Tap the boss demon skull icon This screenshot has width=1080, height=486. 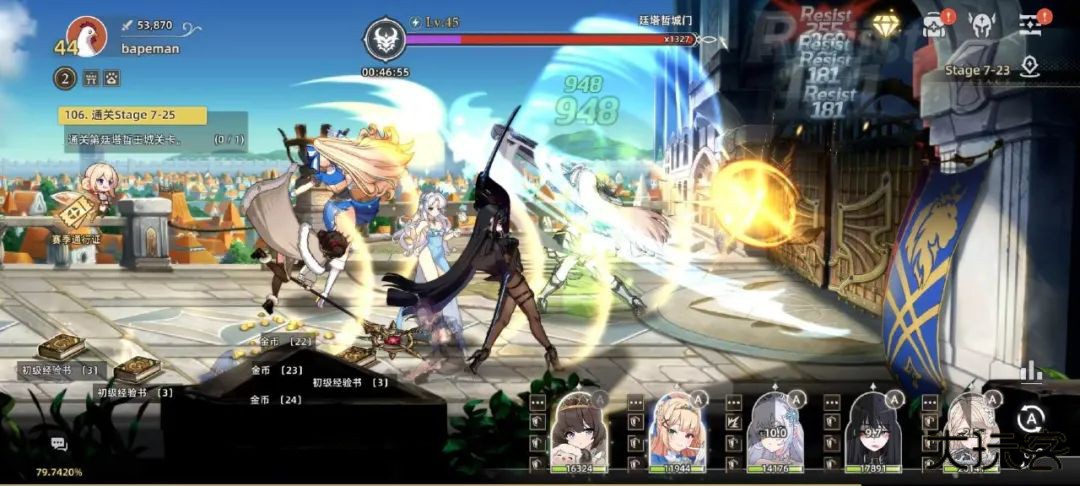(384, 39)
